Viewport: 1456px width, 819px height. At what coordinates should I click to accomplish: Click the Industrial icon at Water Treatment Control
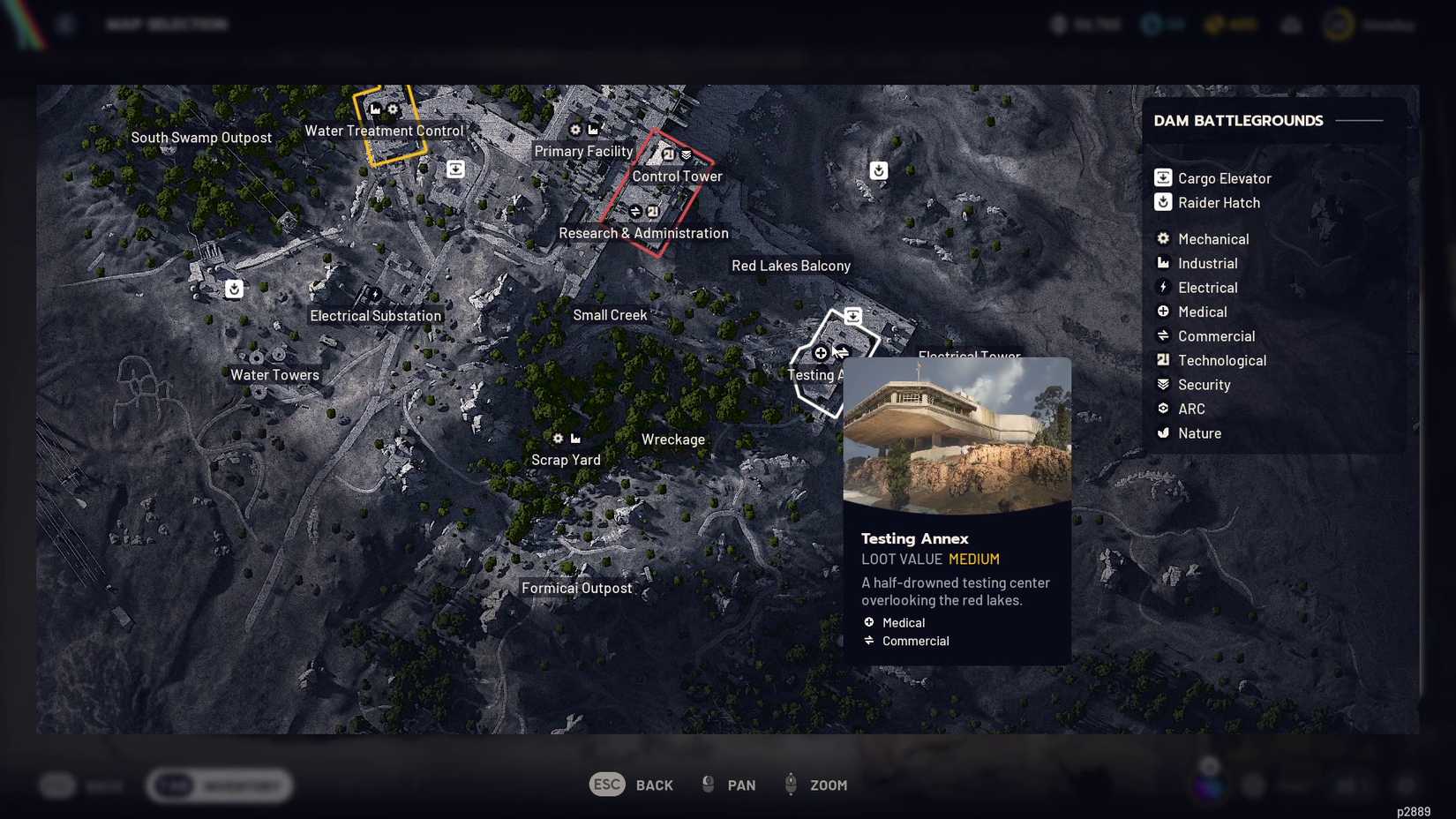tap(374, 109)
